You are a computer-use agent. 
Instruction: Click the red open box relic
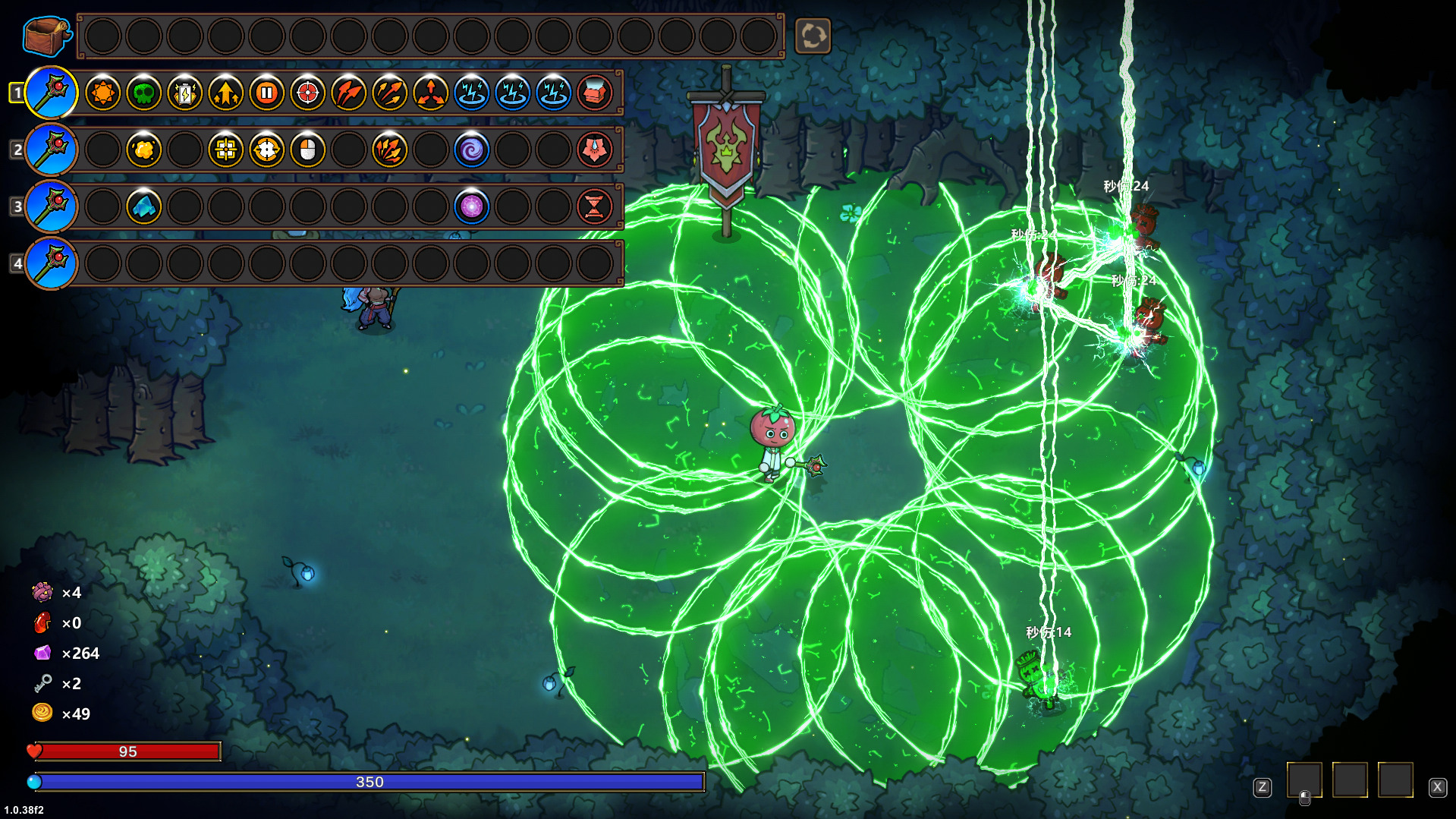point(595,93)
